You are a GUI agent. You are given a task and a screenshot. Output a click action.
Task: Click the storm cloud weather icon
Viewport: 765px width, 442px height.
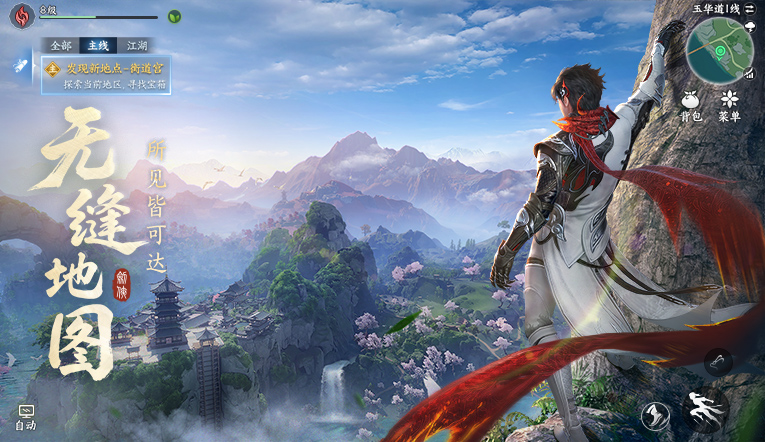[x=750, y=26]
